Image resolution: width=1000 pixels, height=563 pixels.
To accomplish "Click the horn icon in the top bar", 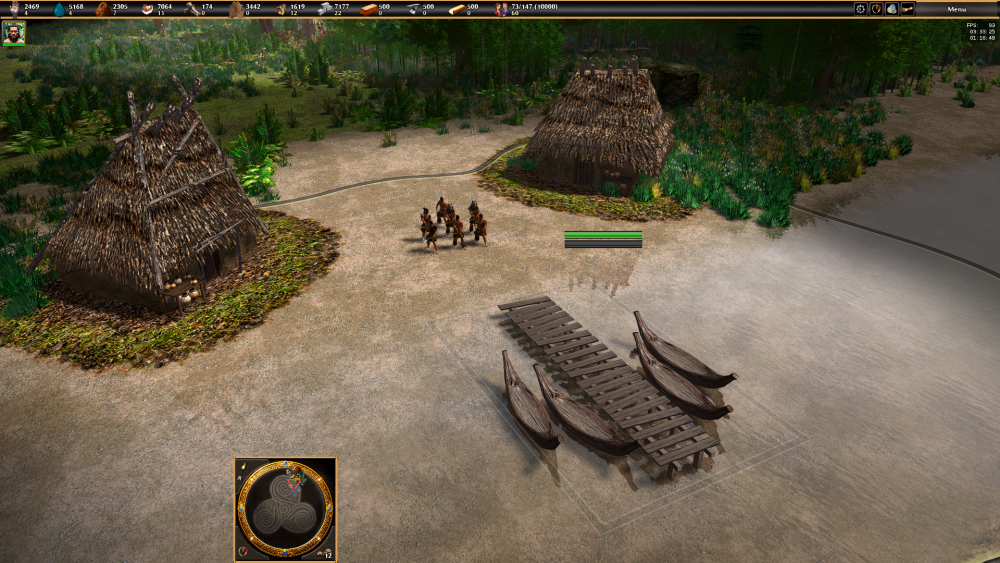I will pyautogui.click(x=907, y=9).
